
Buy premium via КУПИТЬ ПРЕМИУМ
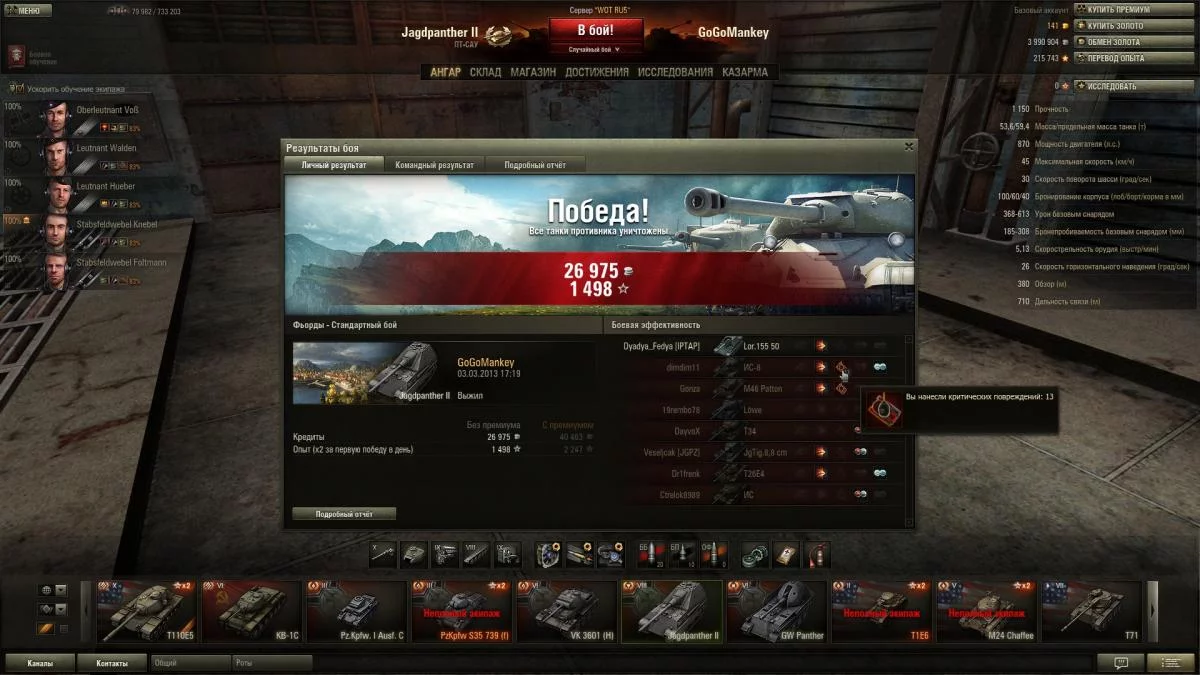1118,10
